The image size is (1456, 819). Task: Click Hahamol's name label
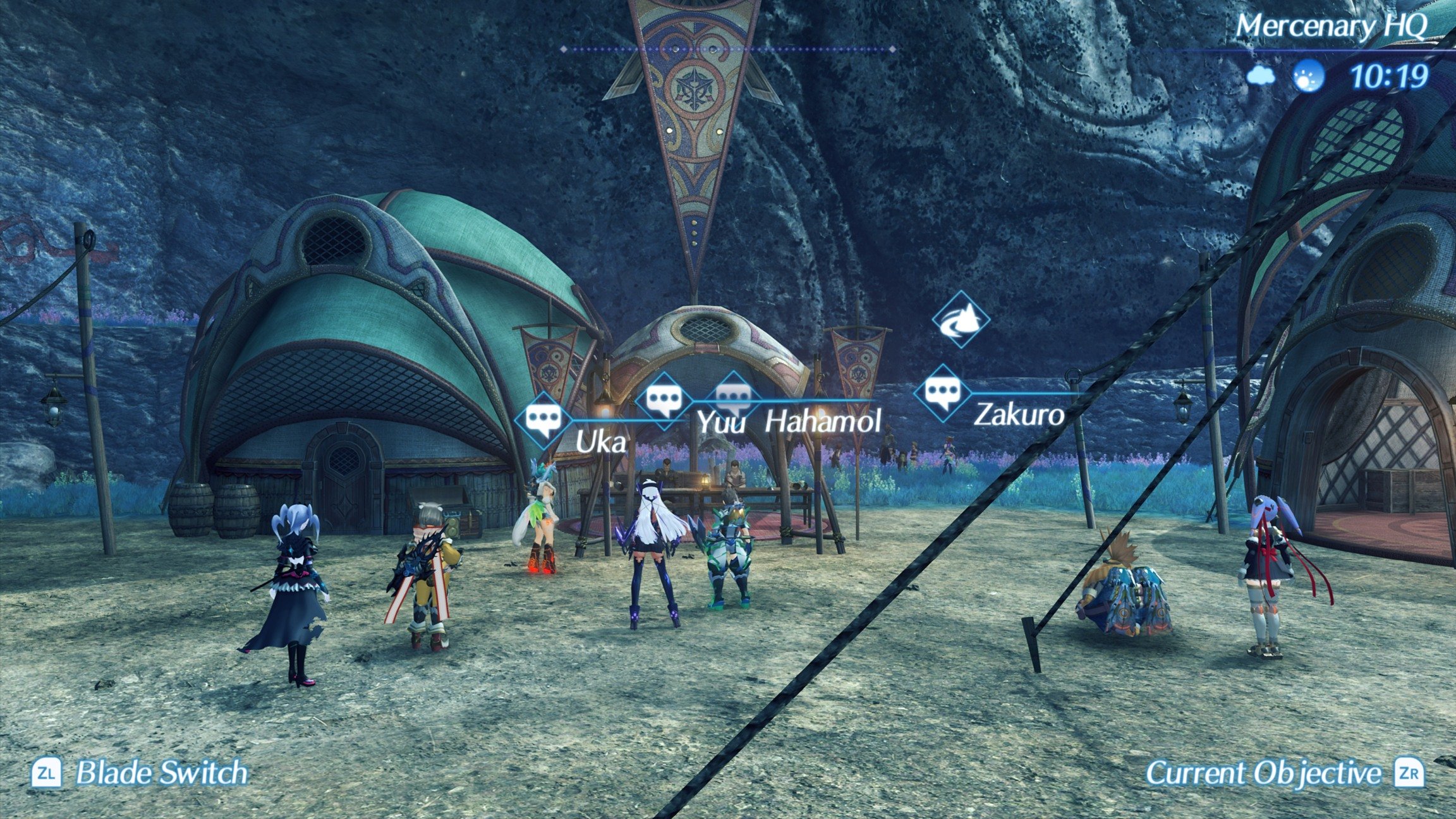pos(823,422)
